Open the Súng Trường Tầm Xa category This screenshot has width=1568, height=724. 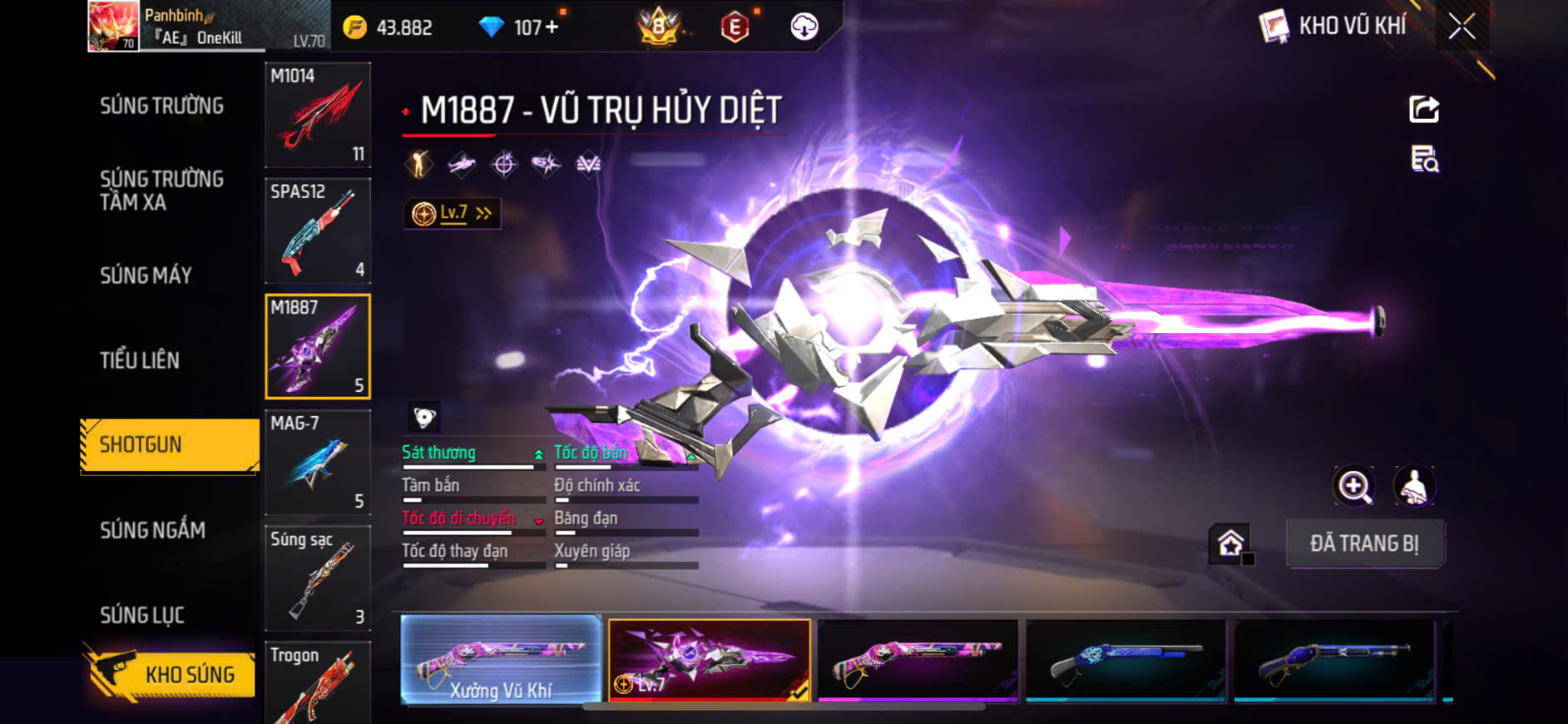162,191
